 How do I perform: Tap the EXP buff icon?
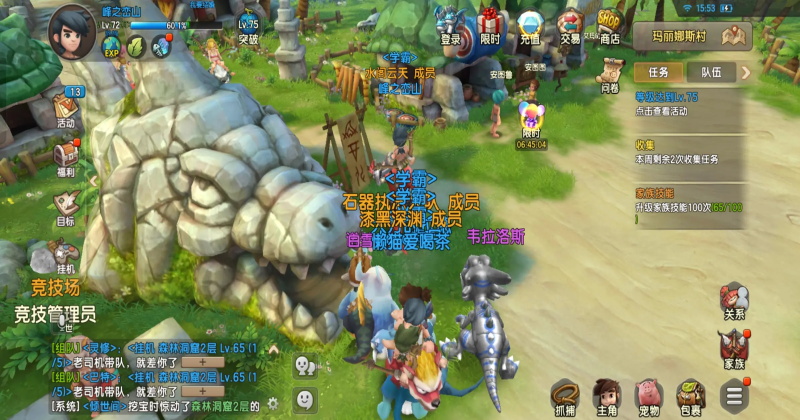[110, 45]
